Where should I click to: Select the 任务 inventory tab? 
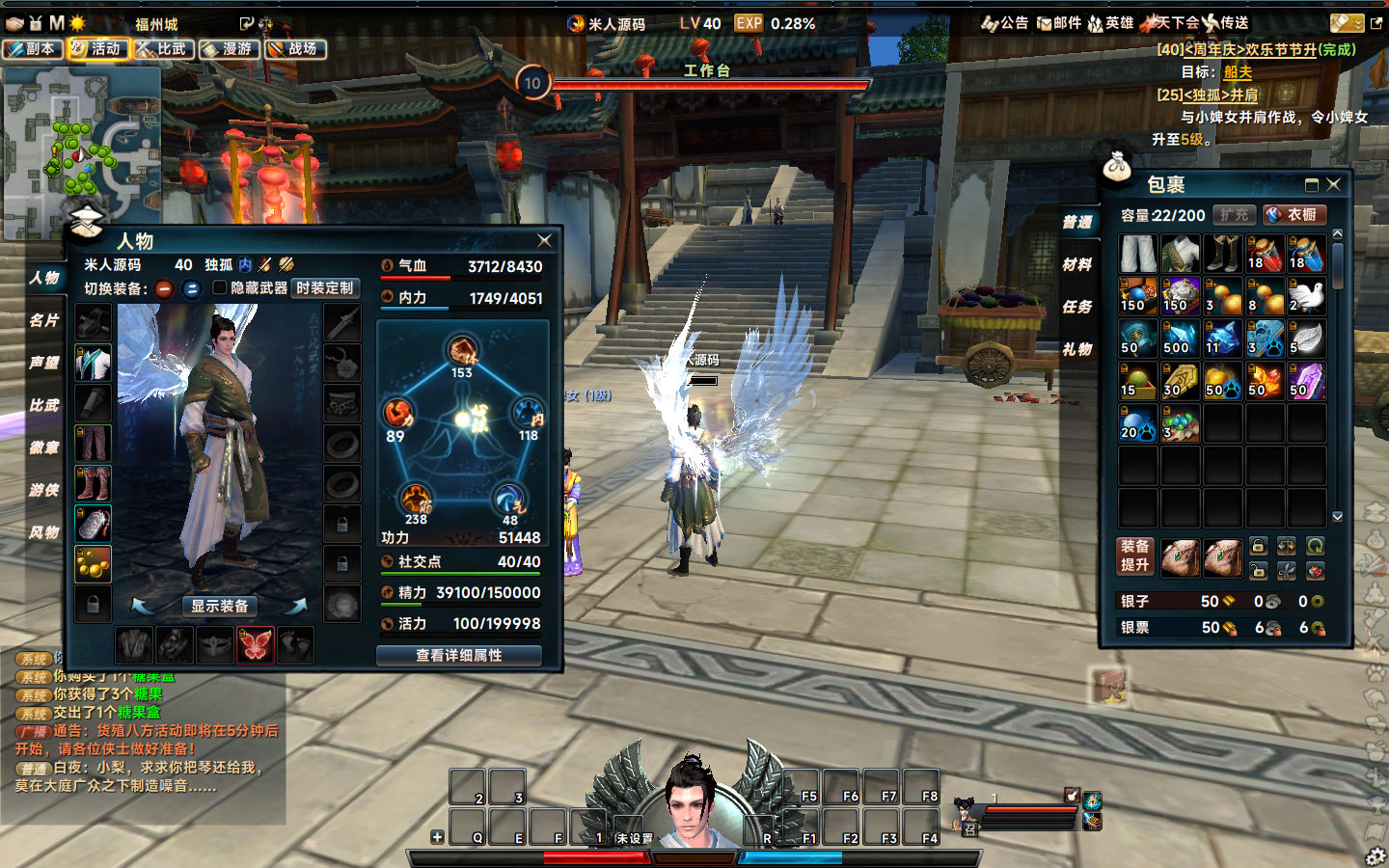[1077, 307]
